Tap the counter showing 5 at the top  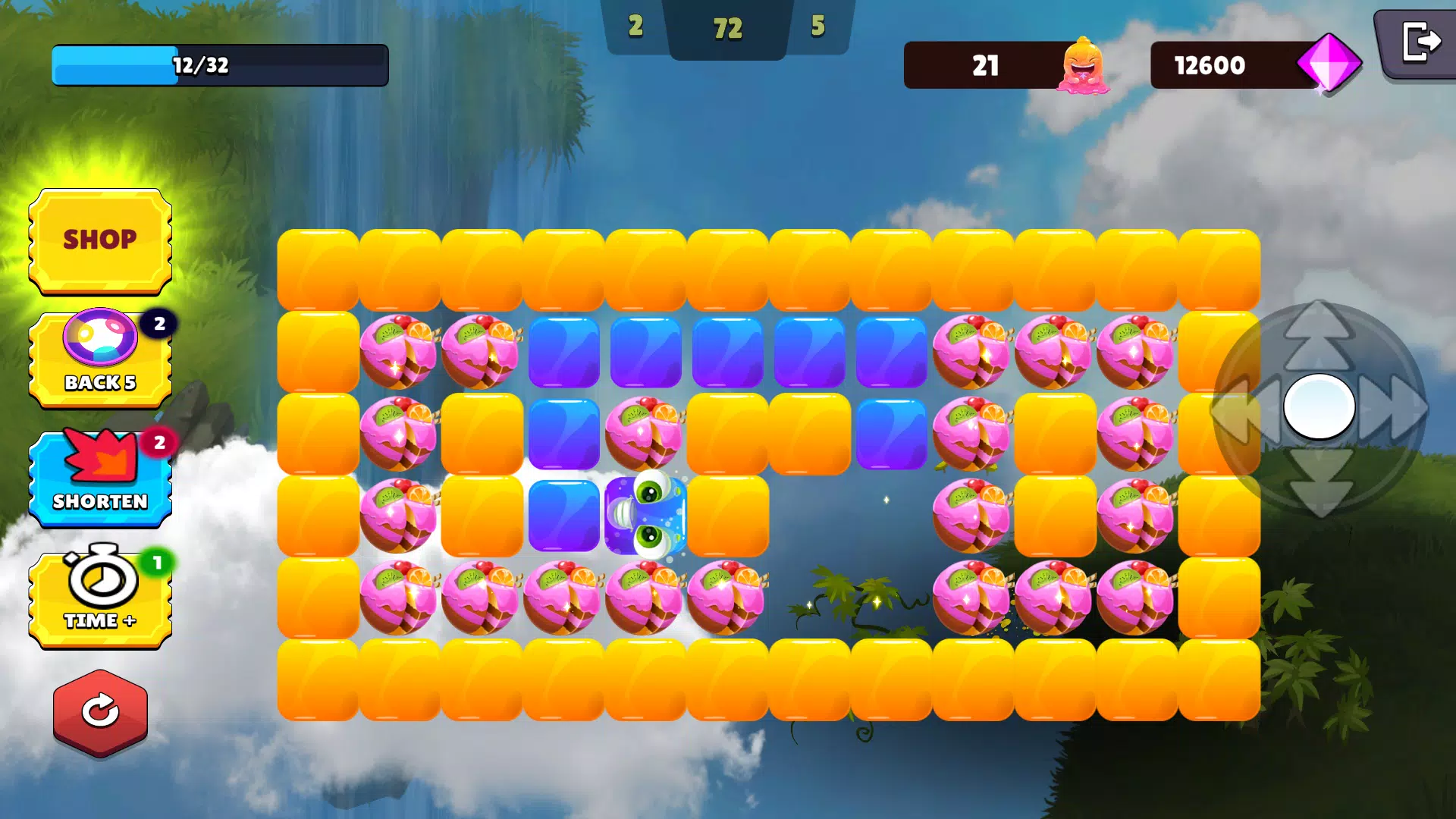pyautogui.click(x=819, y=27)
